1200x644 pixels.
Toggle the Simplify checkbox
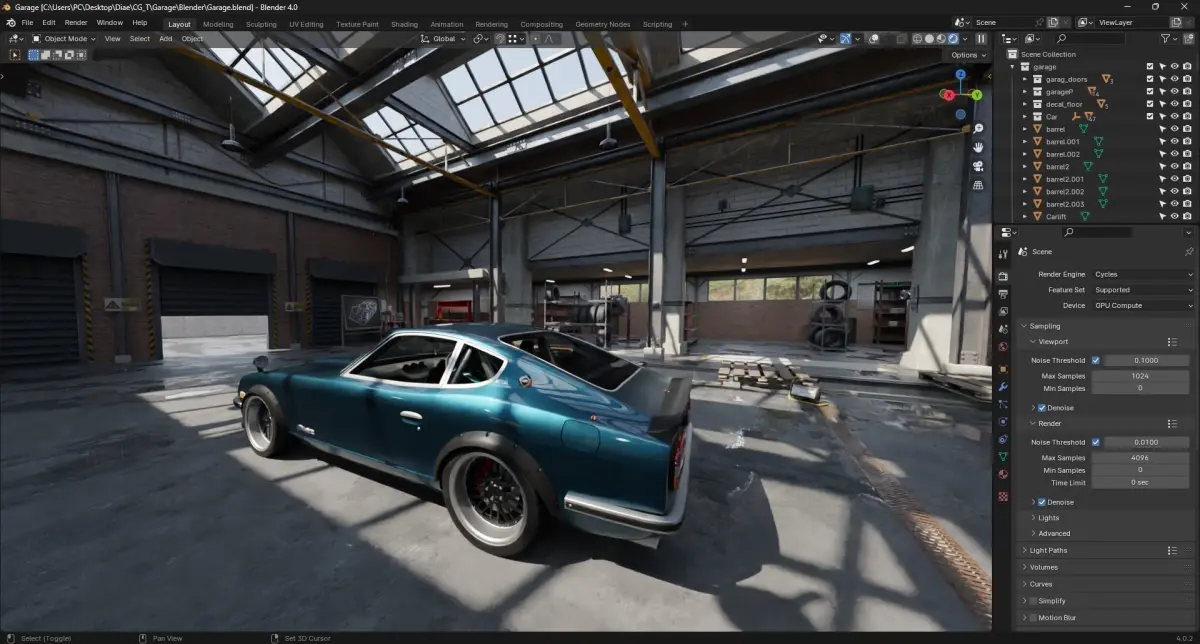point(1033,601)
